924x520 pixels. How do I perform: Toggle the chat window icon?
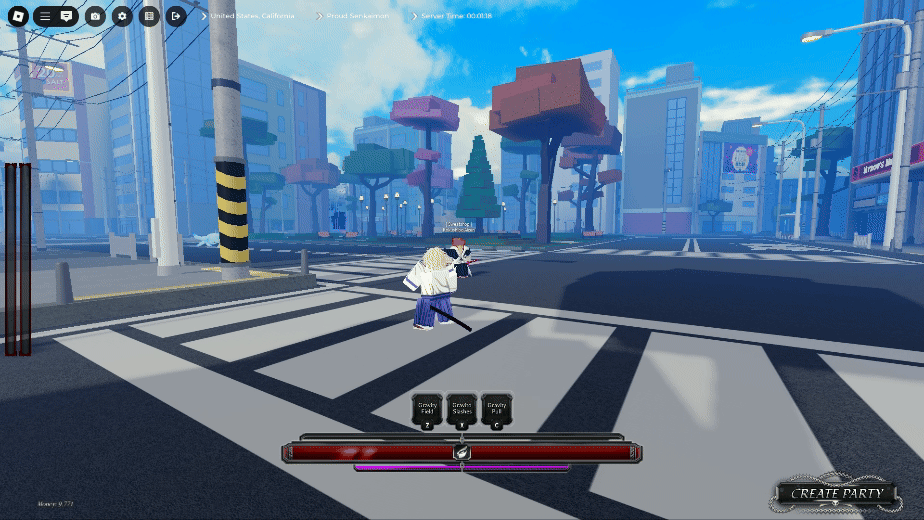tap(66, 16)
